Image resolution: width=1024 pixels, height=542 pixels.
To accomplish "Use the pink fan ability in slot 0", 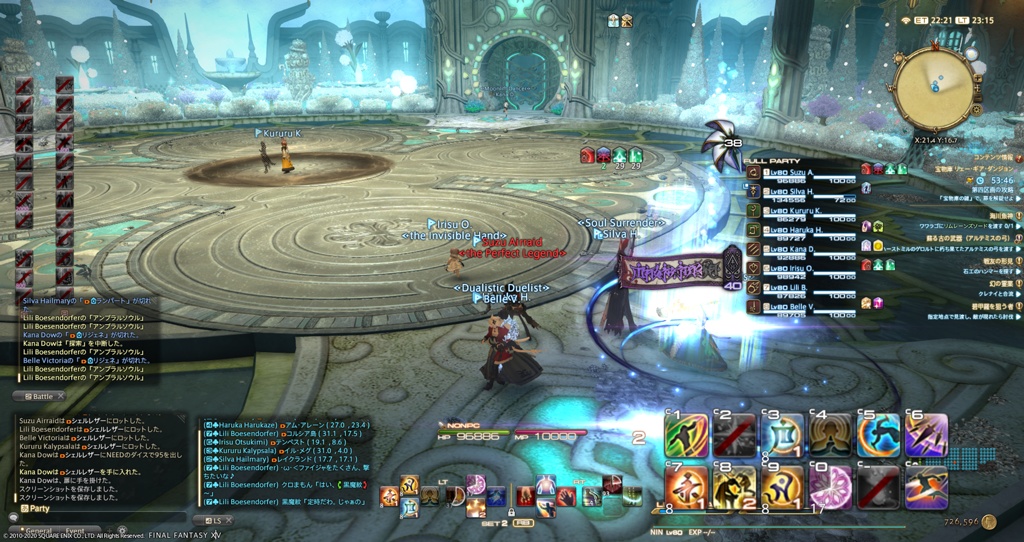I will click(x=831, y=487).
